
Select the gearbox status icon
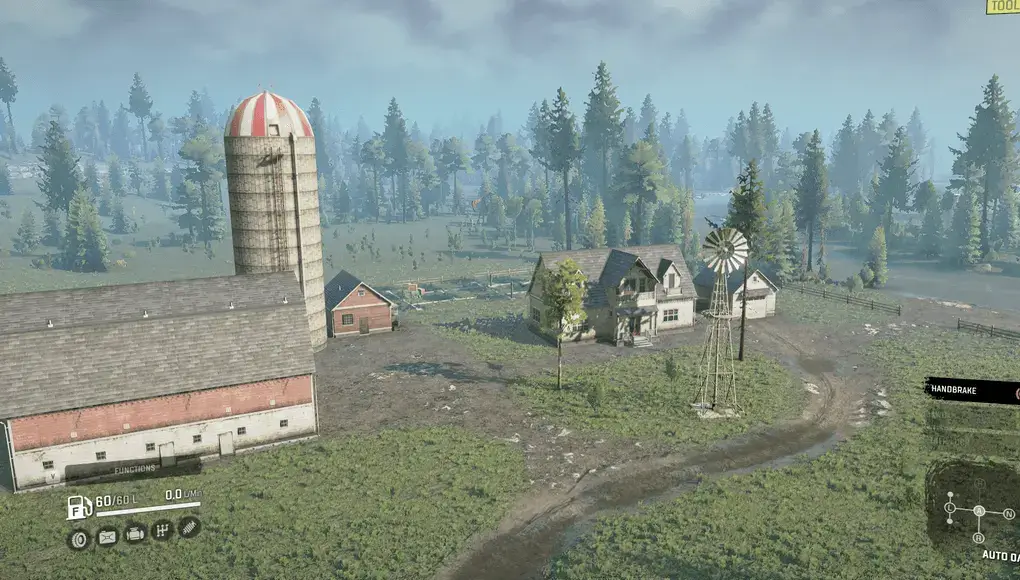(162, 530)
